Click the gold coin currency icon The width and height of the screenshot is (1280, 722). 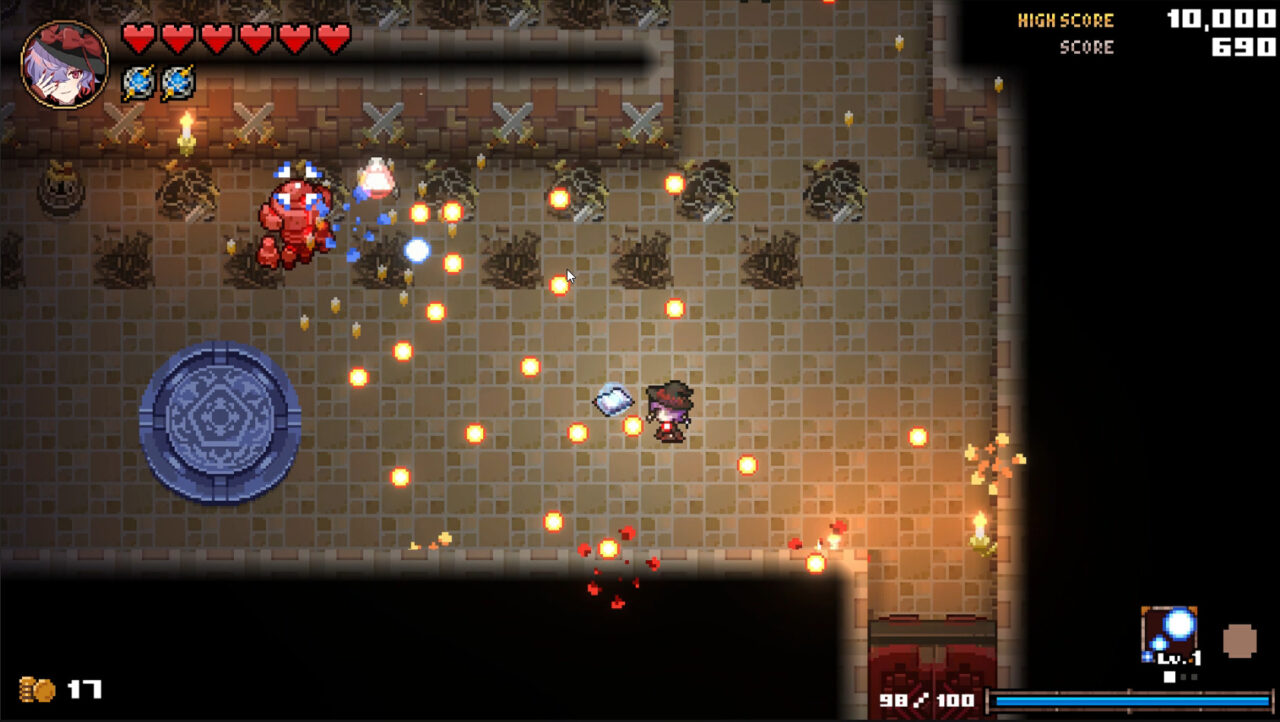point(35,689)
